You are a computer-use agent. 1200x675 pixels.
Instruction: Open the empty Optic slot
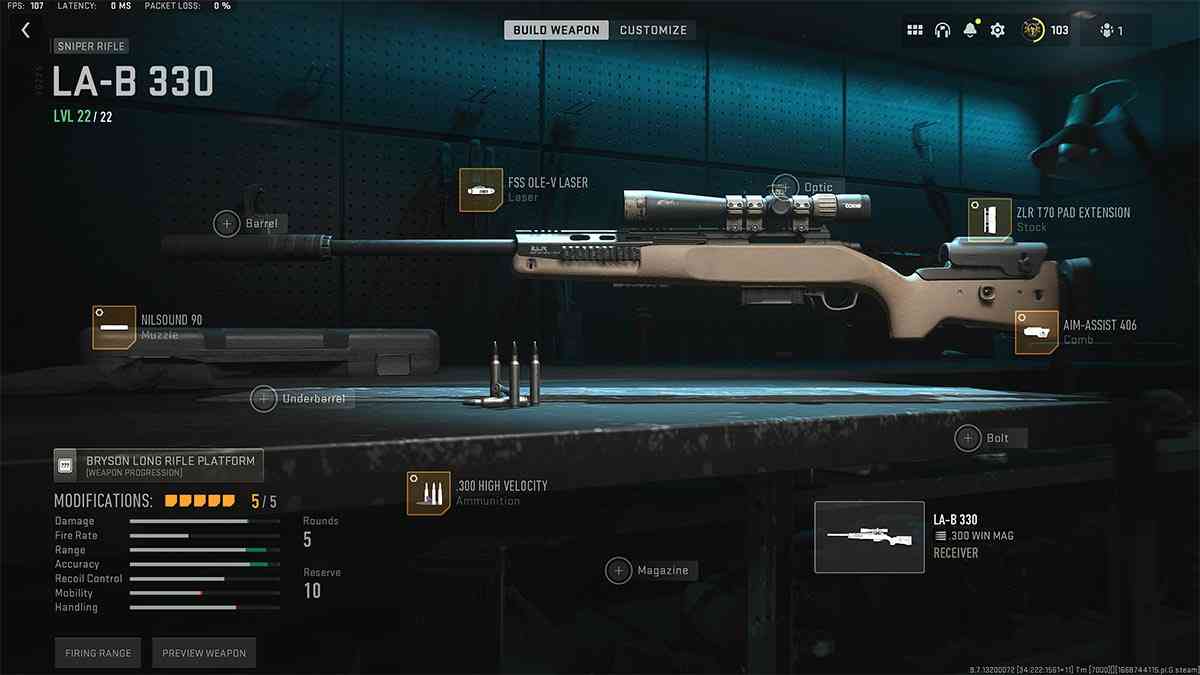click(x=786, y=187)
